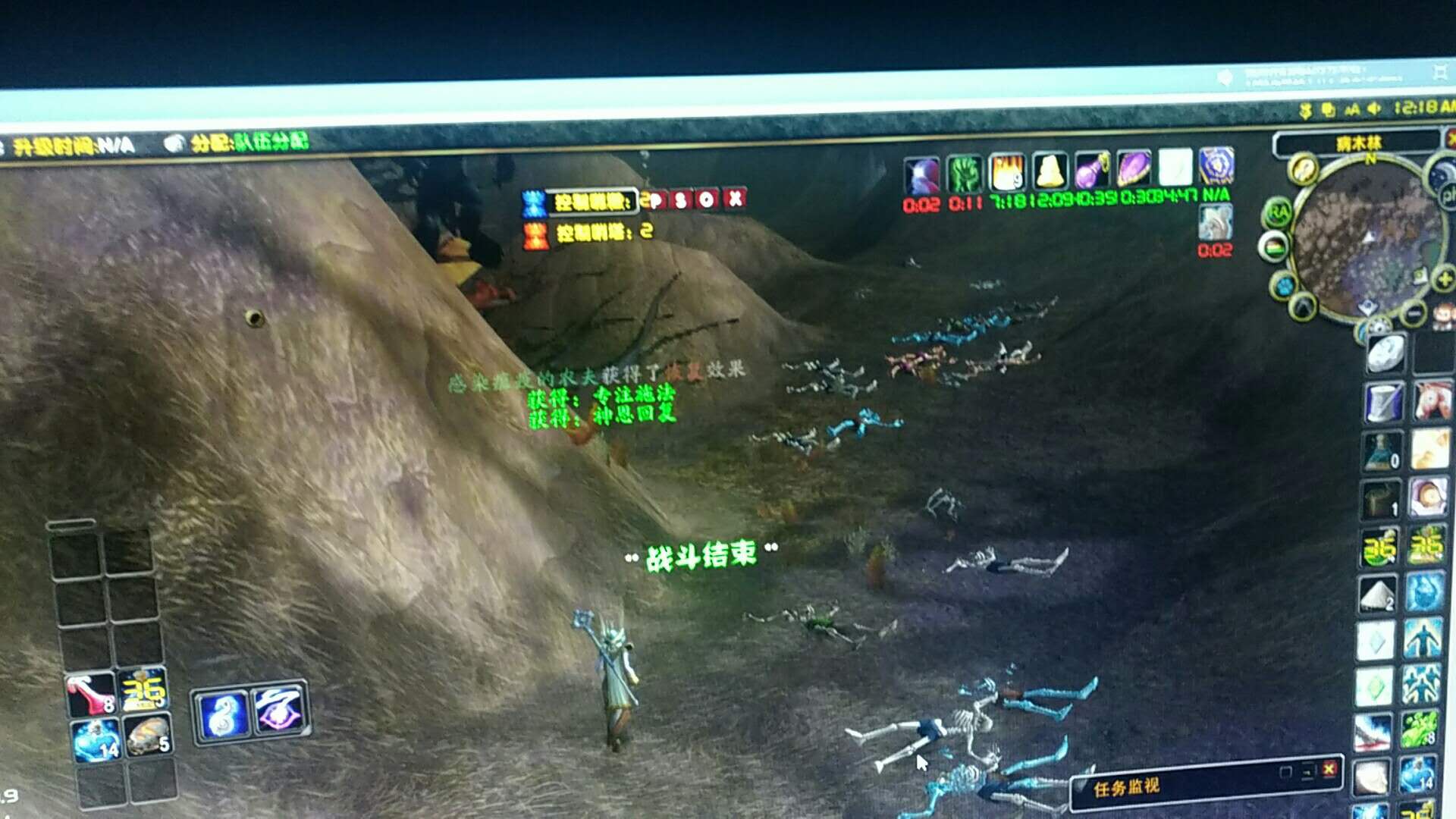The height and width of the screenshot is (819, 1456).
Task: Expand the dark arrow menu below the minimap
Action: pos(1302,306)
